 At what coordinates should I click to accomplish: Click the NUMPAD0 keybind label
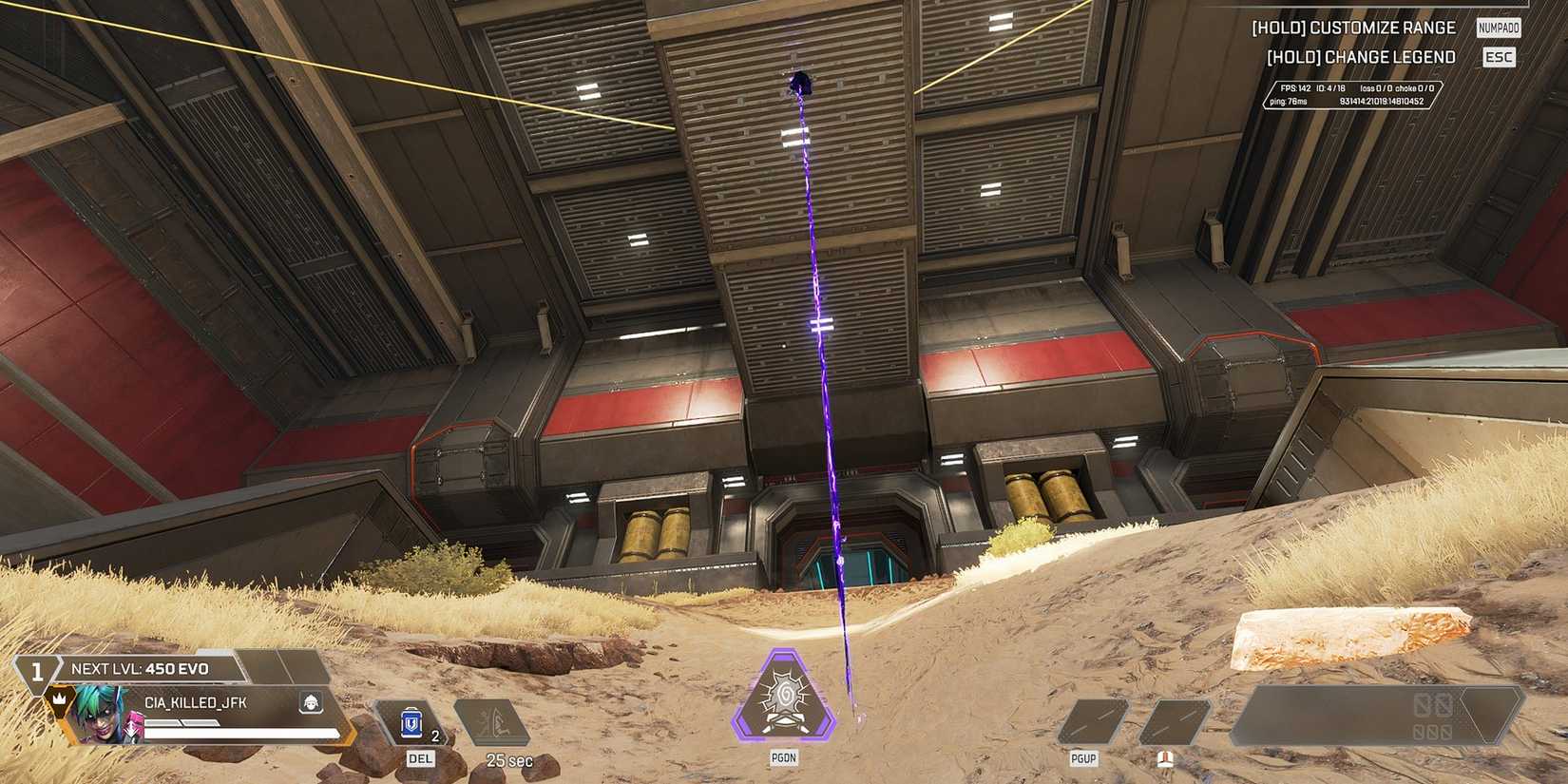tap(1497, 28)
